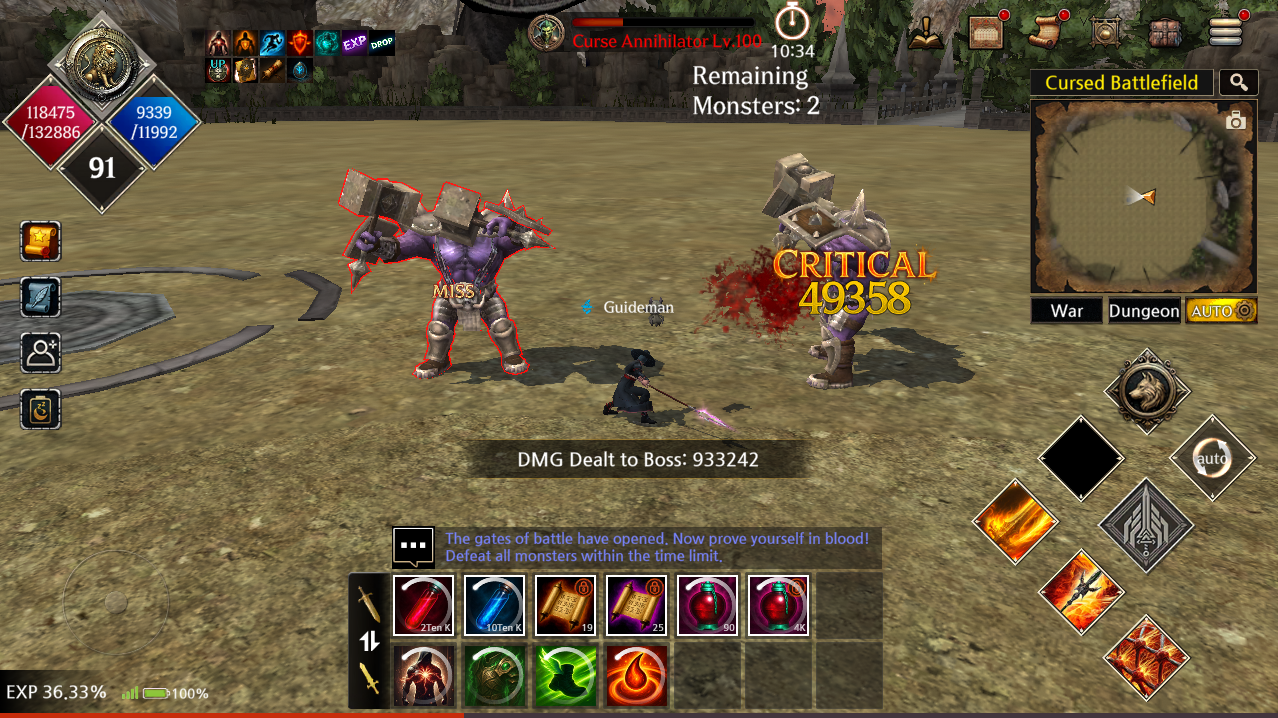The image size is (1278, 718).
Task: Open the calendar events icon
Action: tap(986, 33)
